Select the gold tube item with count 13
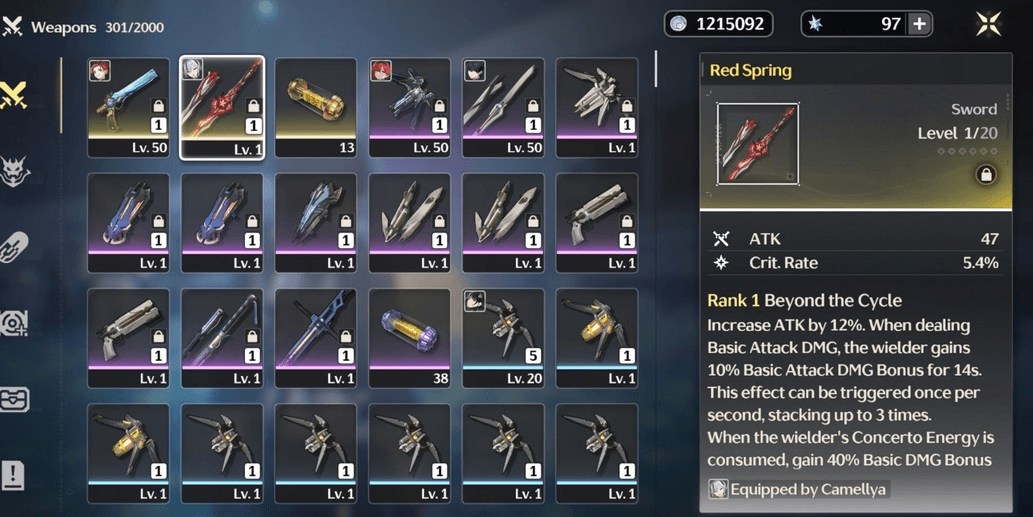1033x517 pixels. click(316, 107)
